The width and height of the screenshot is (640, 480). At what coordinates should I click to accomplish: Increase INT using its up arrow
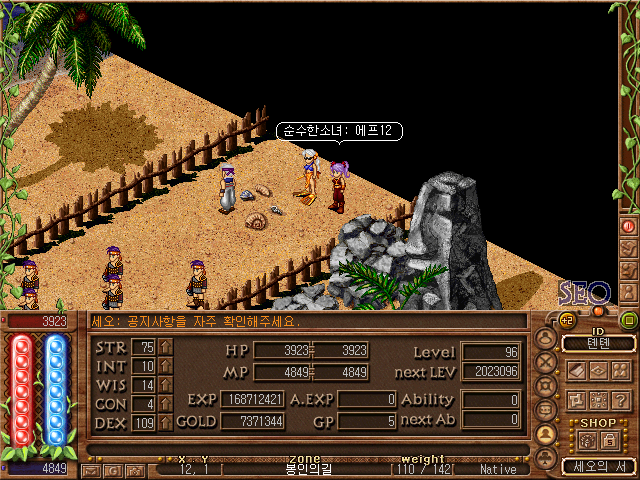[x=166, y=366]
